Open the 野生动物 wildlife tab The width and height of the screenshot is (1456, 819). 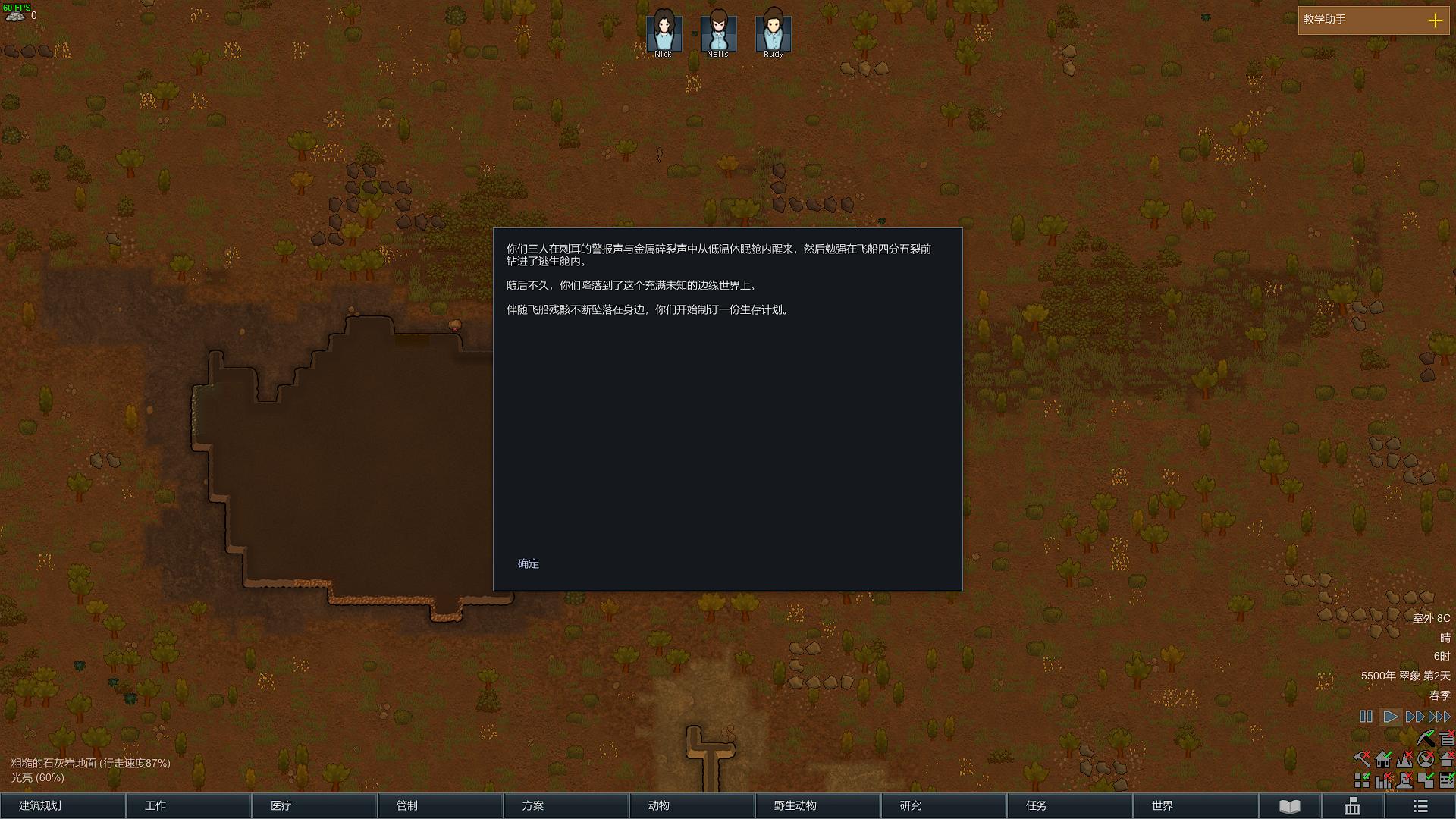pyautogui.click(x=817, y=805)
